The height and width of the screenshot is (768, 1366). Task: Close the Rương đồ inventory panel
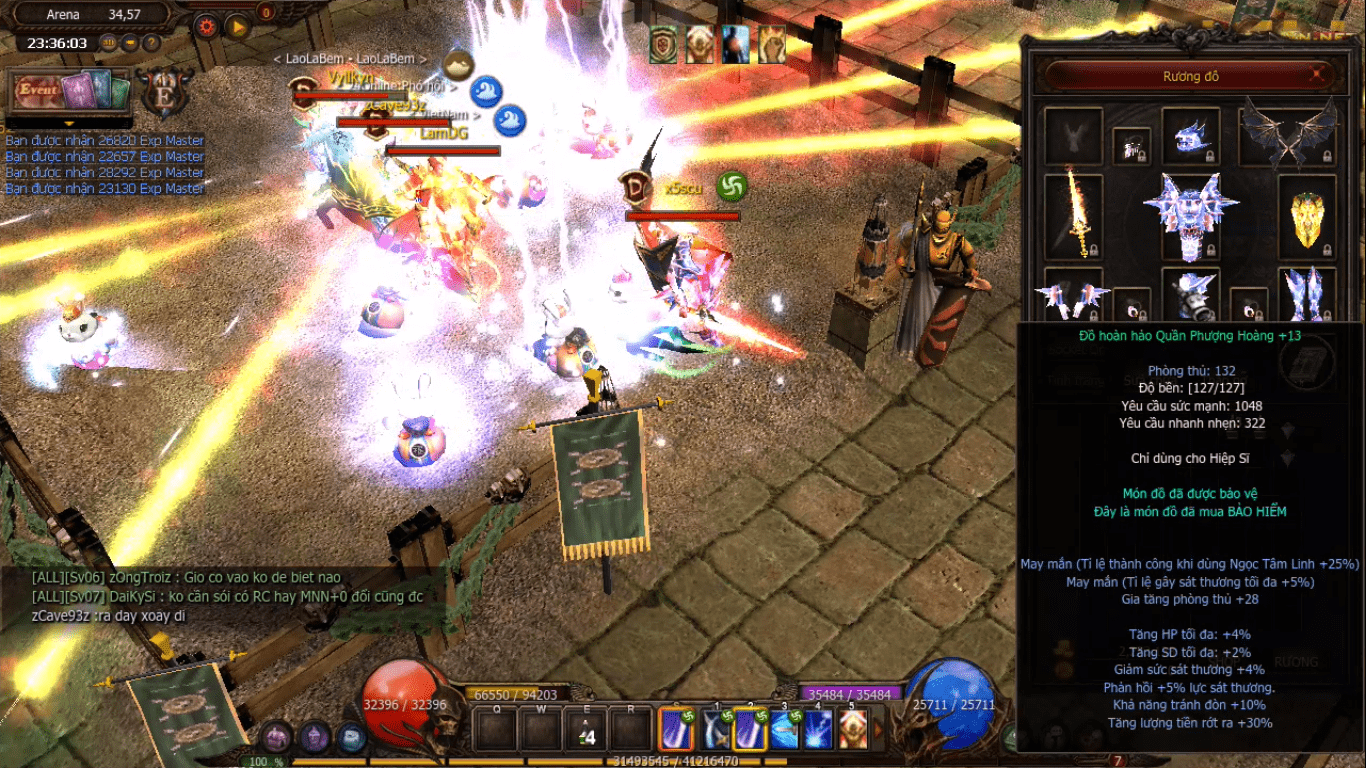(x=1319, y=74)
